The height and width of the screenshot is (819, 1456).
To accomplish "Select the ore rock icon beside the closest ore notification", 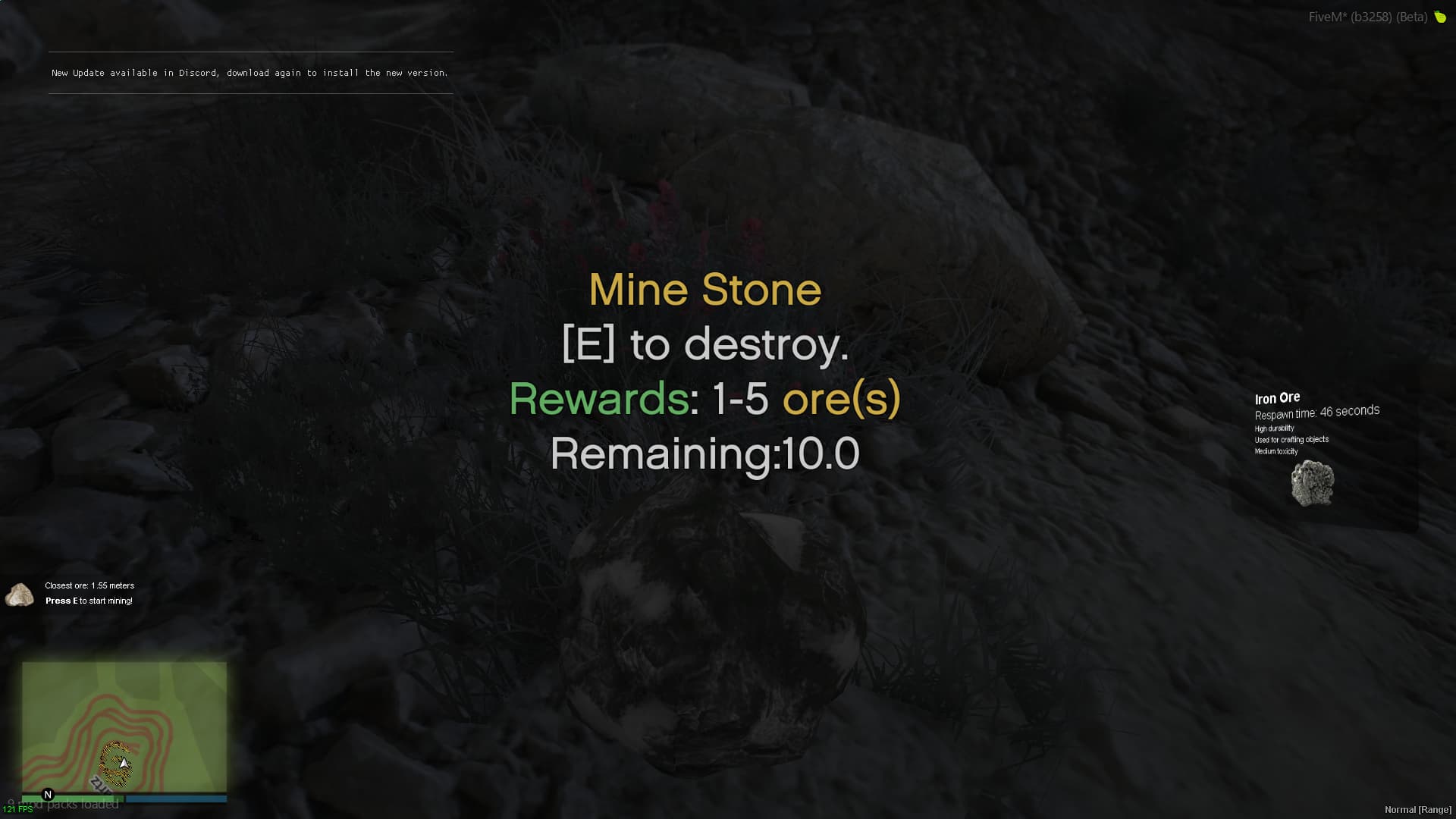I will (x=19, y=595).
